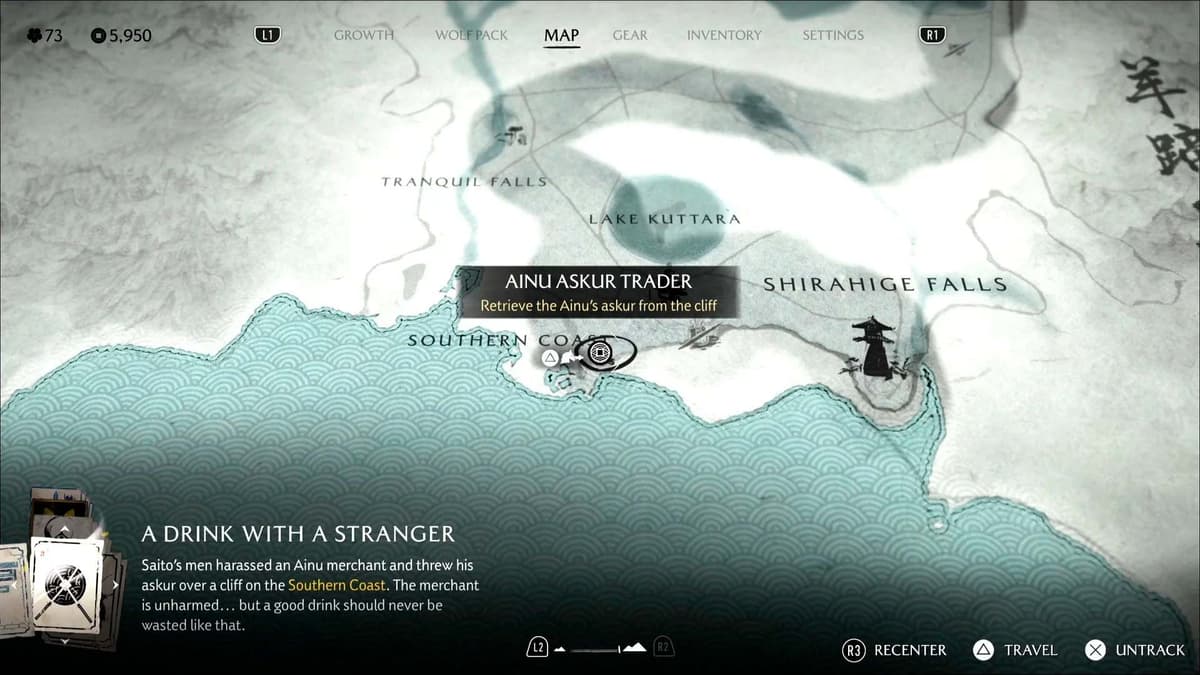Switch to the Settings tab

832,35
